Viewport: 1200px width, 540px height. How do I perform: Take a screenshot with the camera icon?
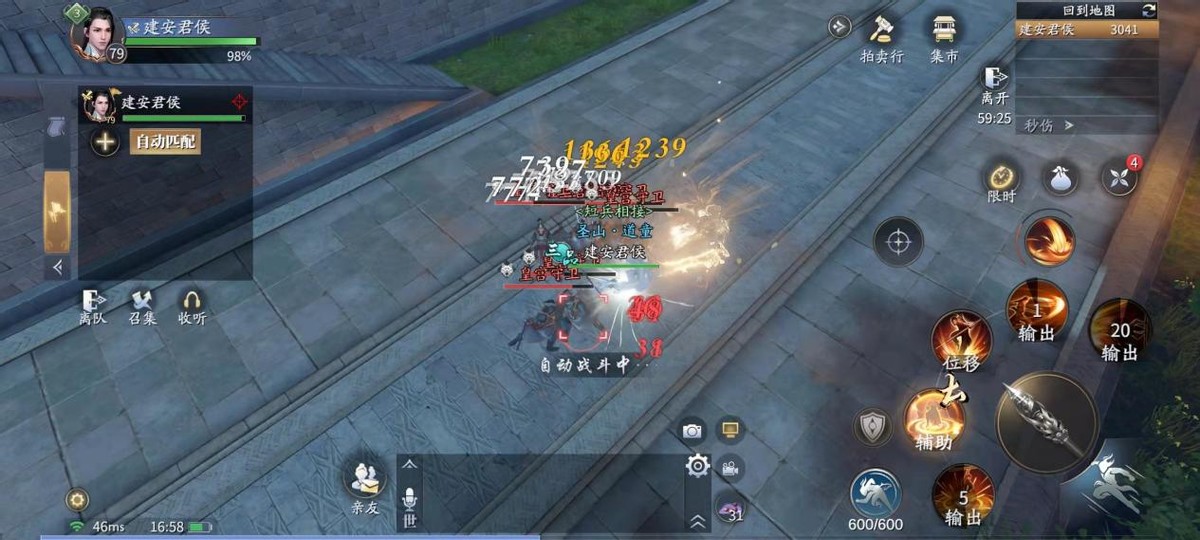tap(692, 431)
